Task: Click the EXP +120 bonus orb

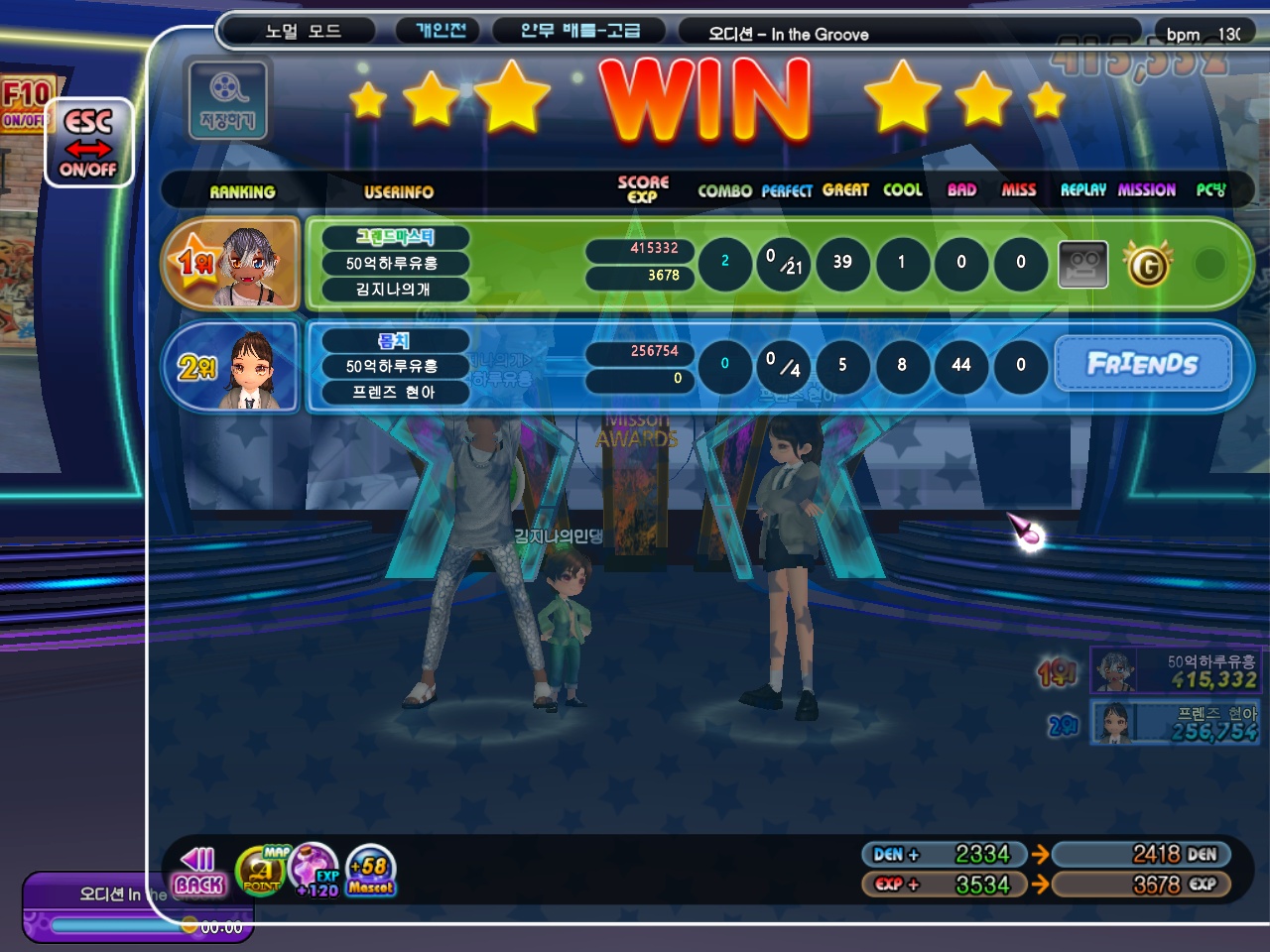Action: [x=315, y=870]
